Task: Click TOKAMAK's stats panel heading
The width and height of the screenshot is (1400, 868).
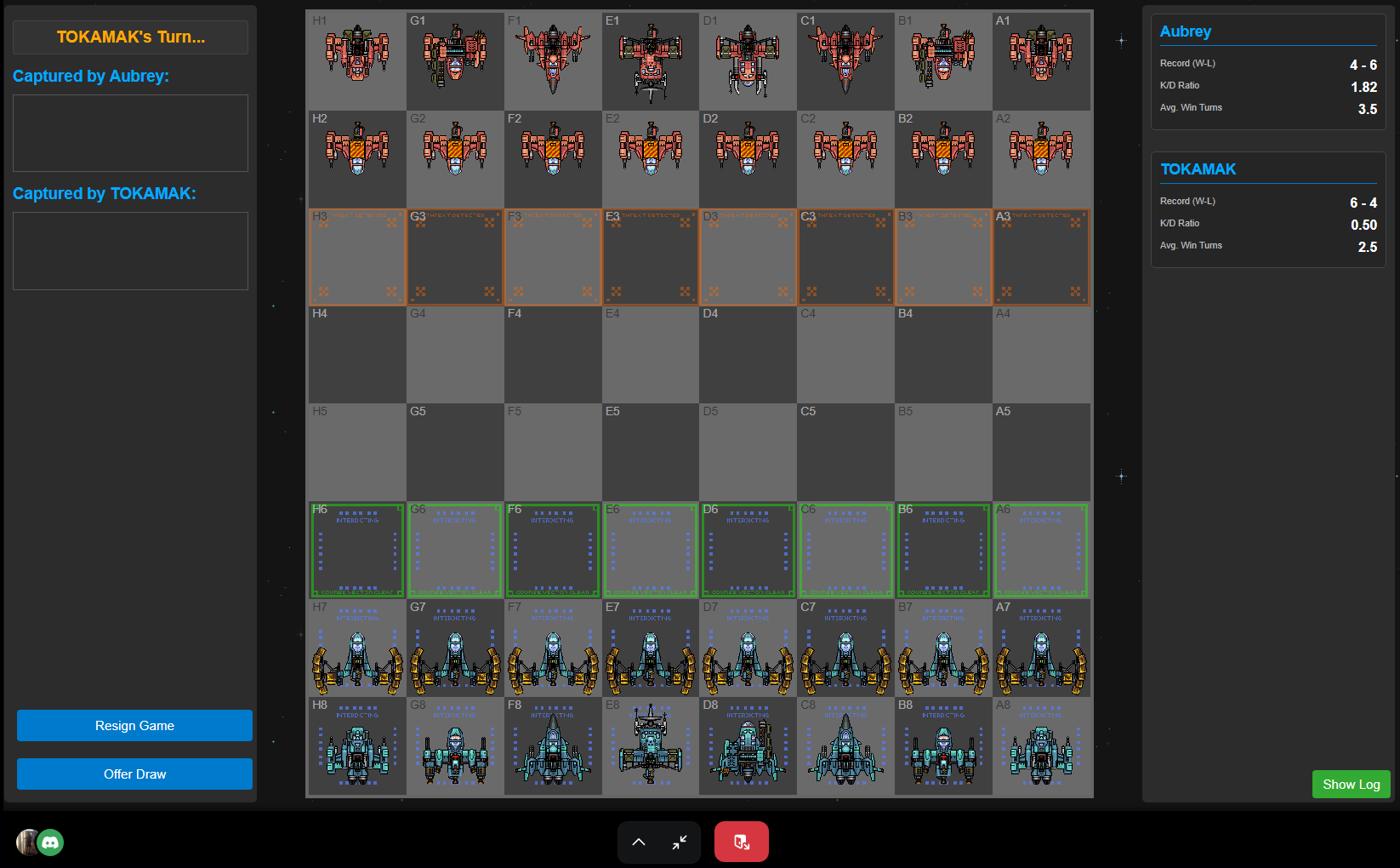Action: point(1198,169)
